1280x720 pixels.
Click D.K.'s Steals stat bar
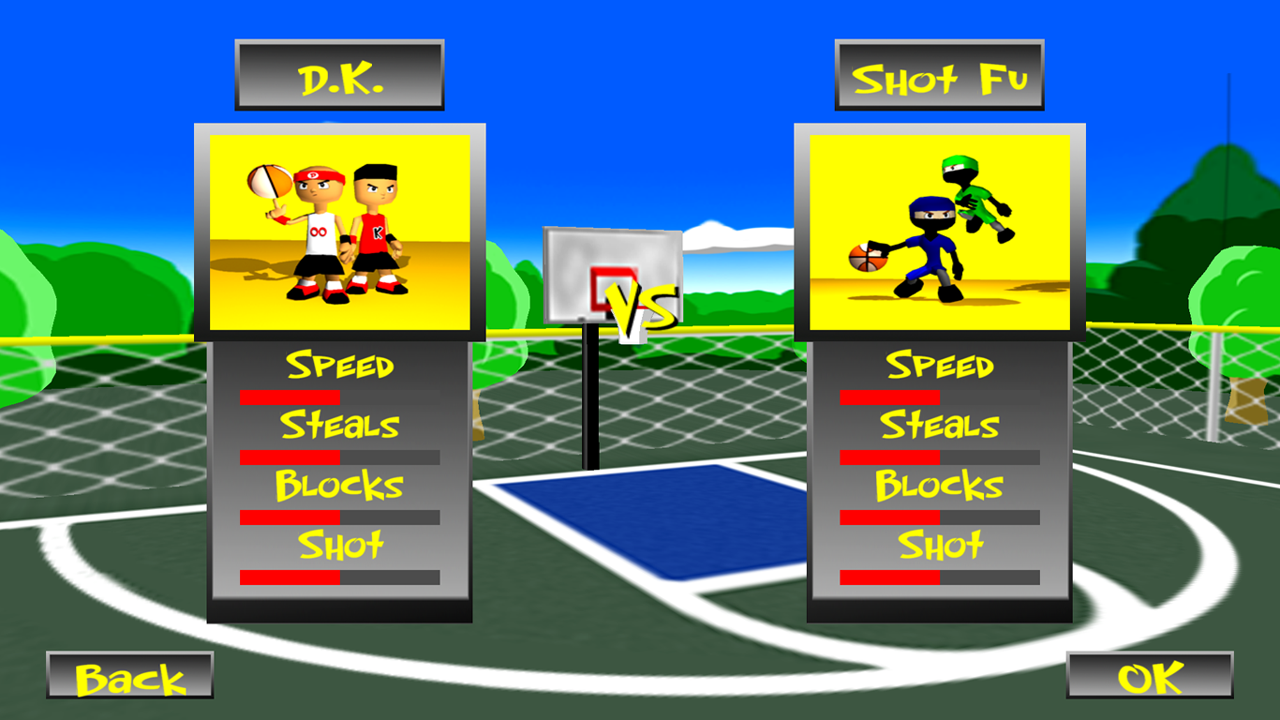(339, 457)
